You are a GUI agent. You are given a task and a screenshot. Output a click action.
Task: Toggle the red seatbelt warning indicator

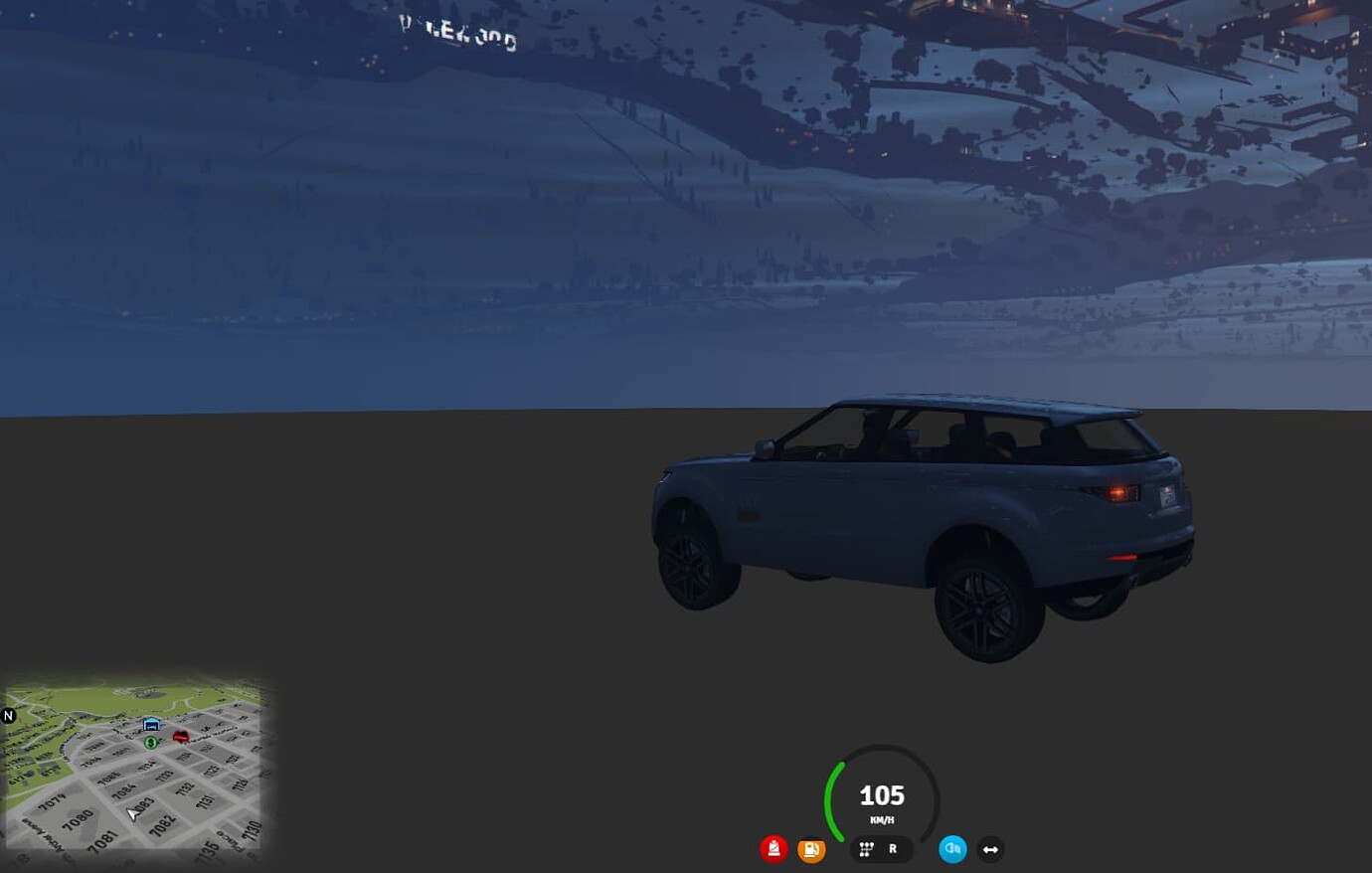(x=773, y=849)
